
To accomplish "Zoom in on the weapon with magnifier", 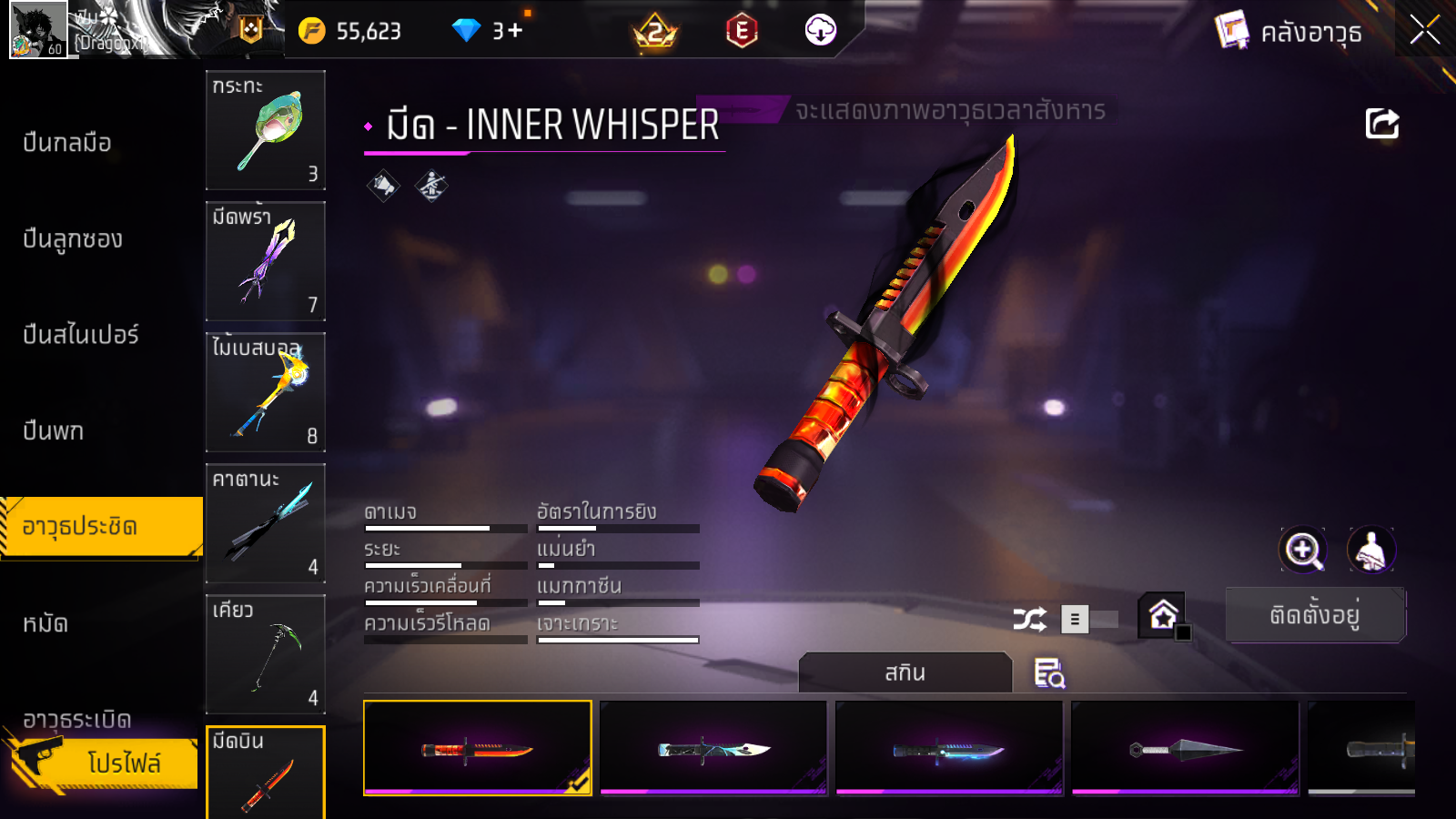I will point(1303,550).
